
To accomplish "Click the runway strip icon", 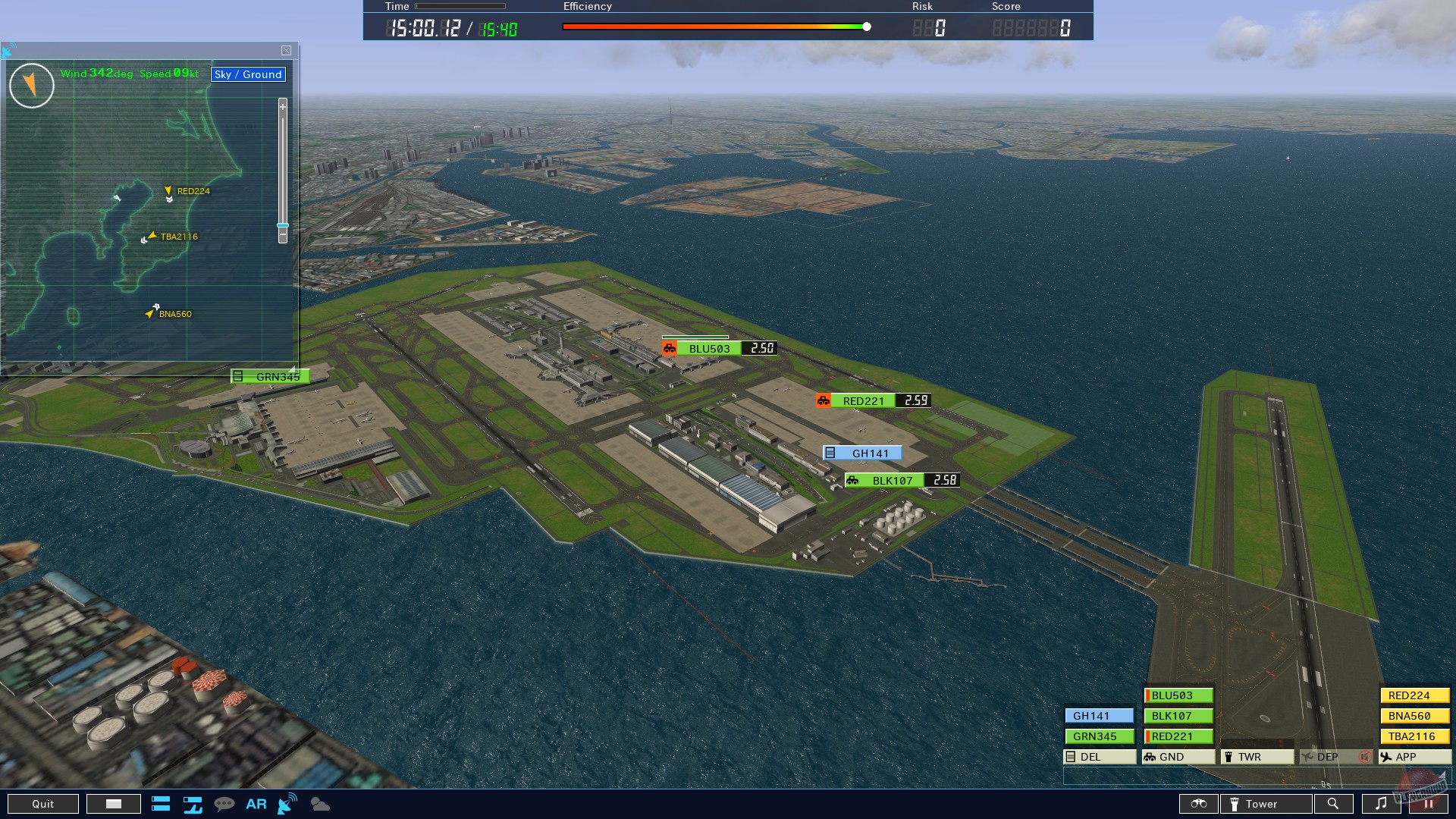I will (x=193, y=804).
